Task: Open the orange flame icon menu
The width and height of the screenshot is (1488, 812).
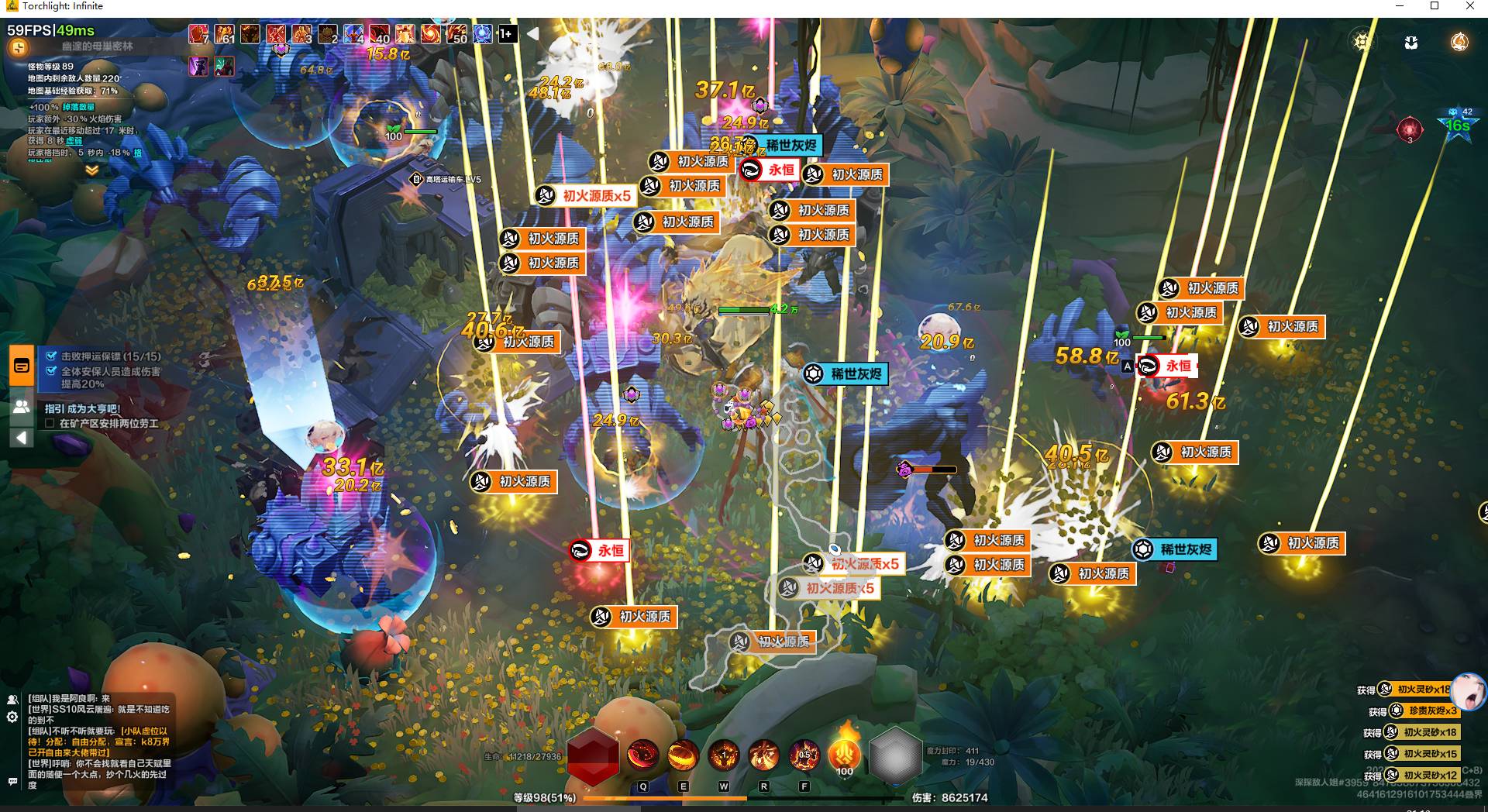Action: click(1459, 42)
